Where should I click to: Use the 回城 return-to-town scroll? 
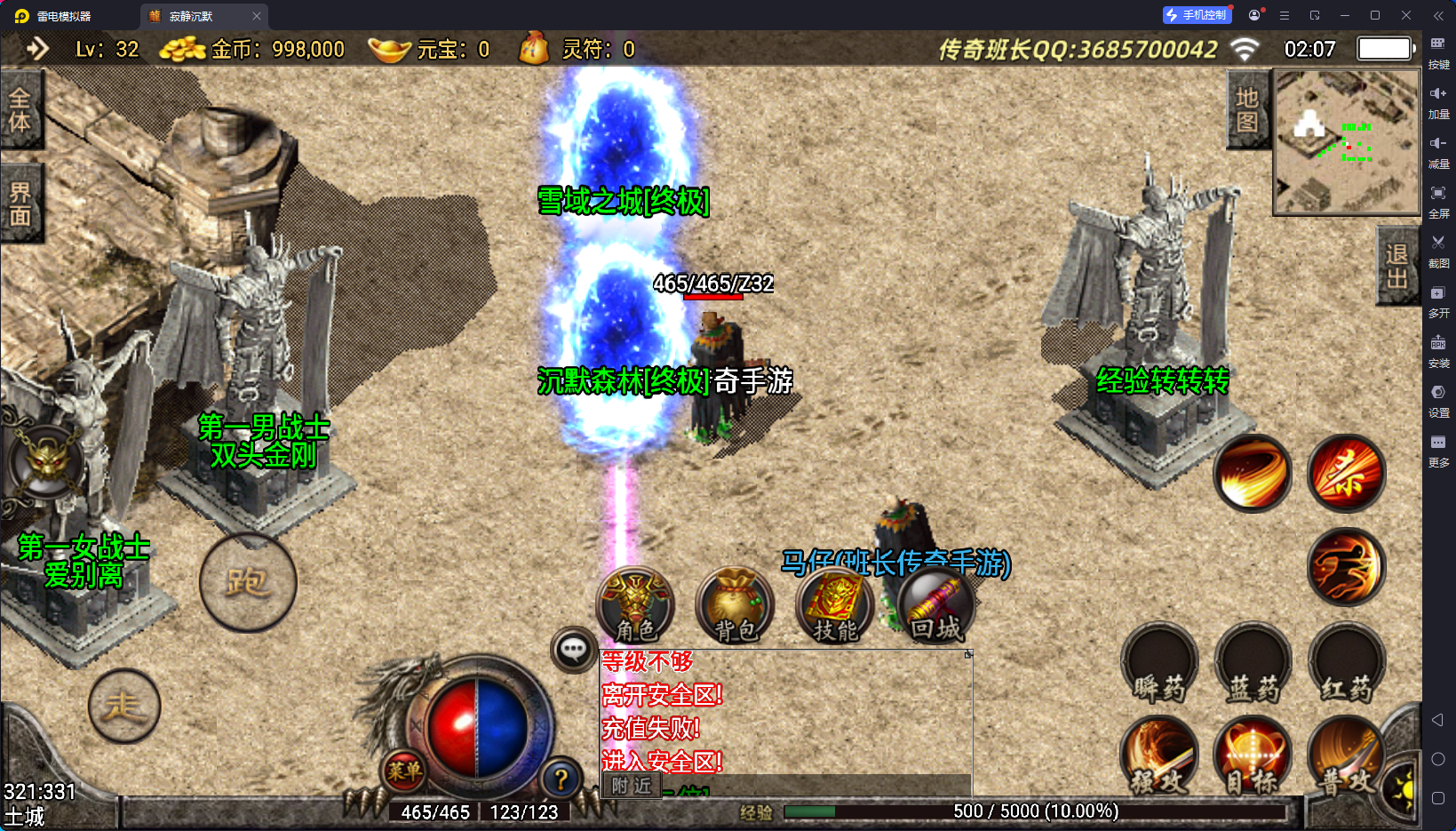935,606
